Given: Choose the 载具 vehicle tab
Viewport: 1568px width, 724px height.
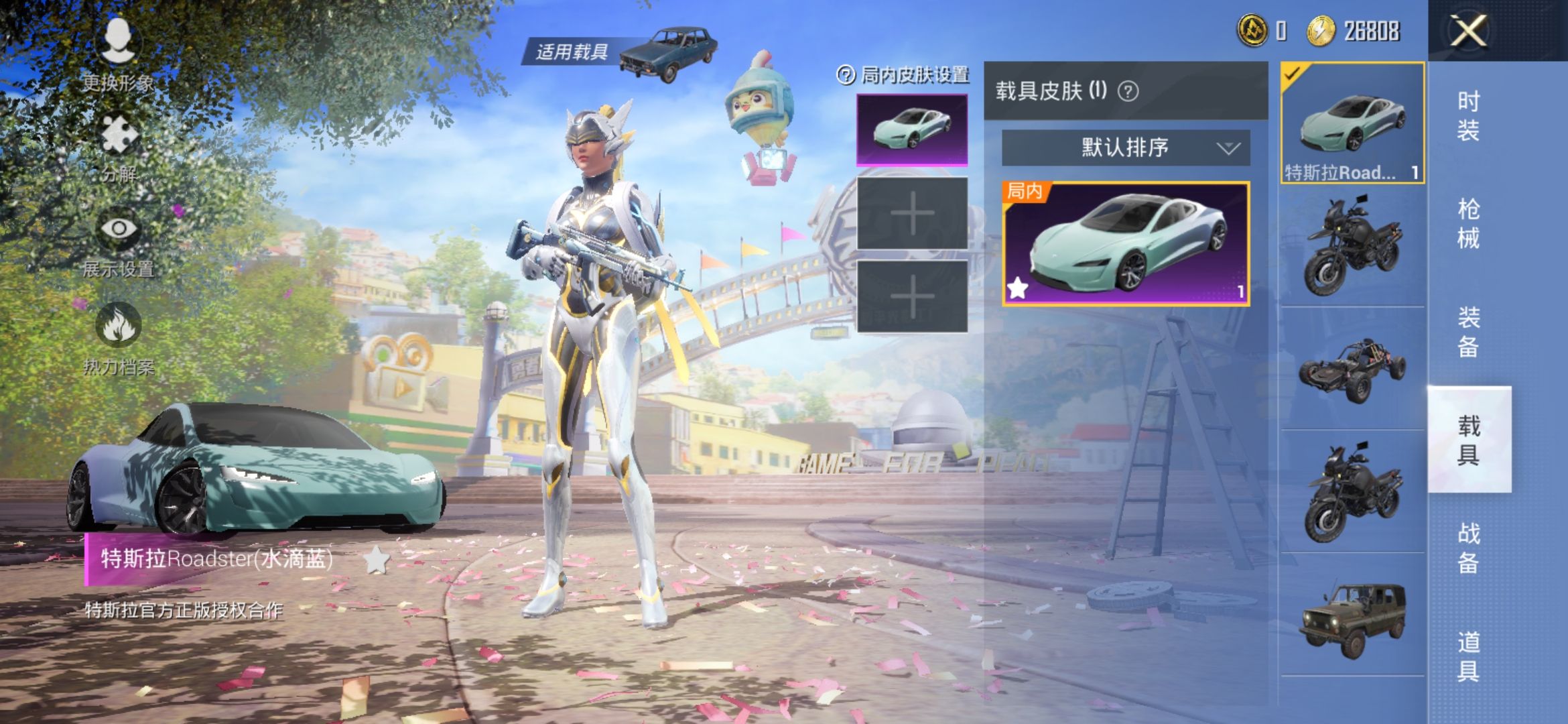Looking at the screenshot, I should coord(1468,440).
